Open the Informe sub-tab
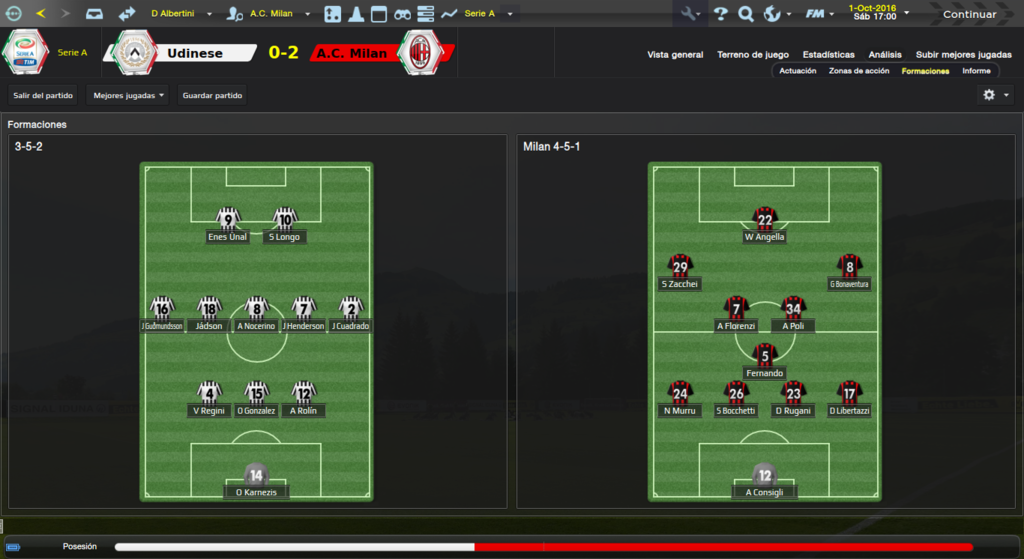The image size is (1024, 559). pyautogui.click(x=976, y=71)
